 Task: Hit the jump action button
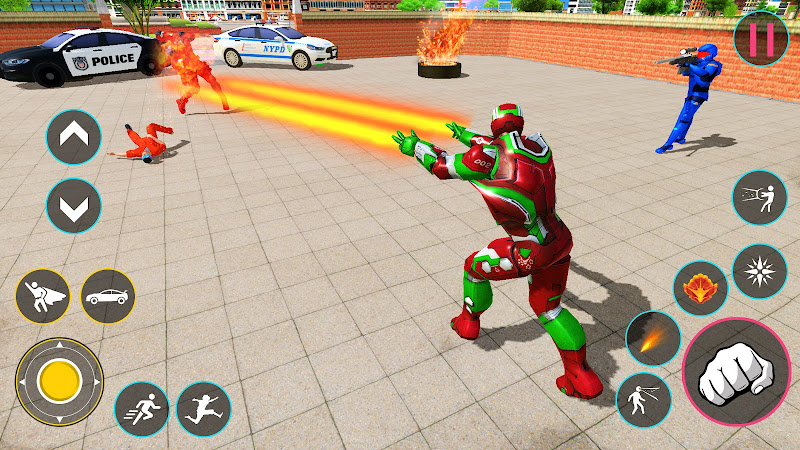[x=203, y=408]
